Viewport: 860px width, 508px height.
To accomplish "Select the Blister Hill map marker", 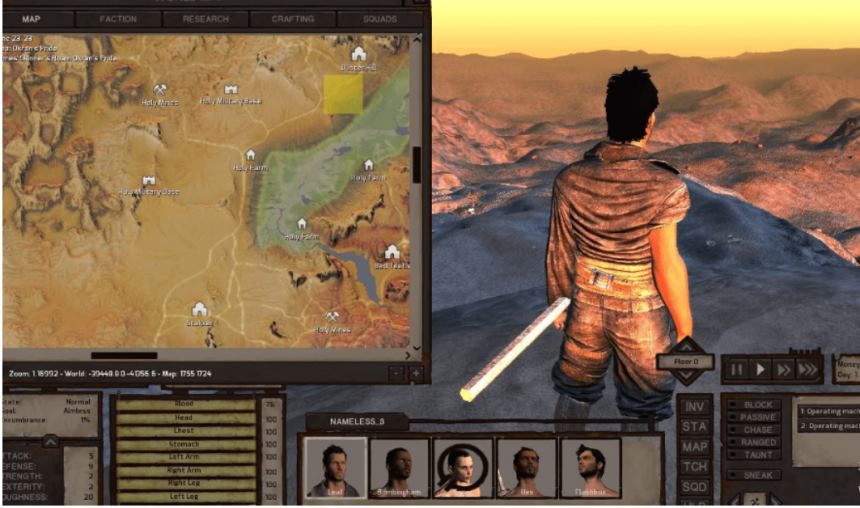I will pos(358,54).
